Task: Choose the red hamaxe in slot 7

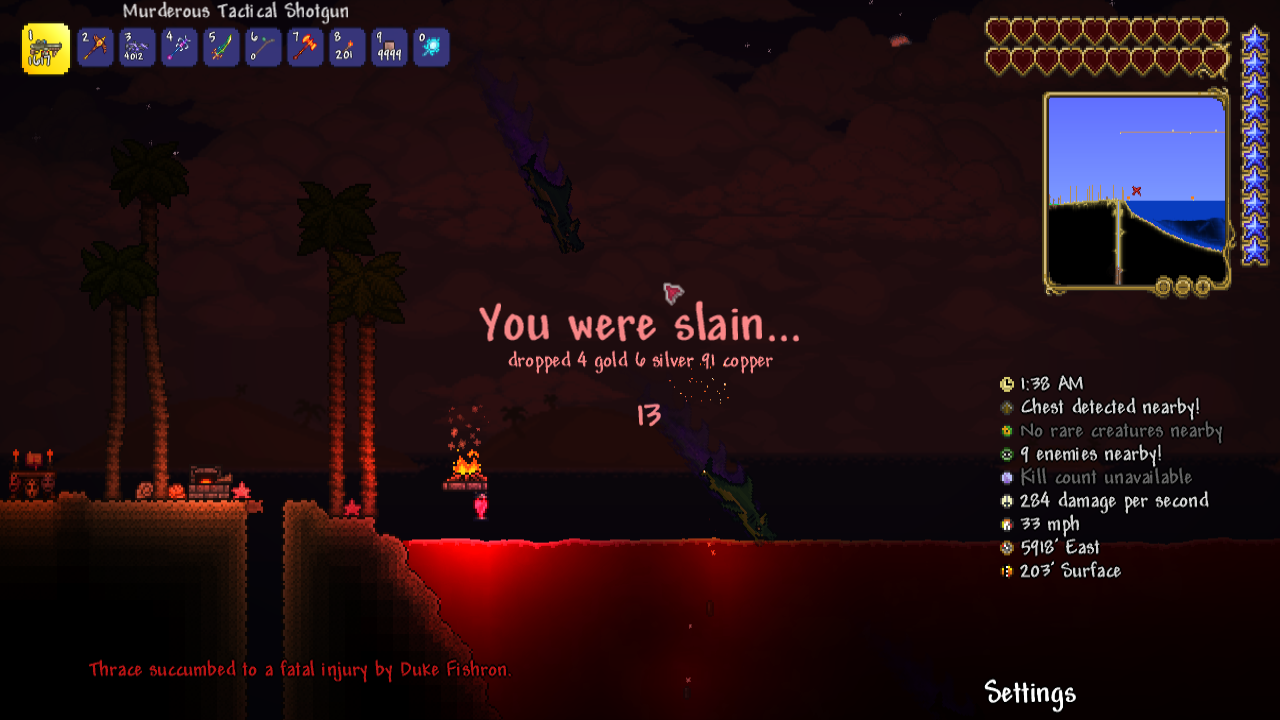Action: [x=305, y=47]
